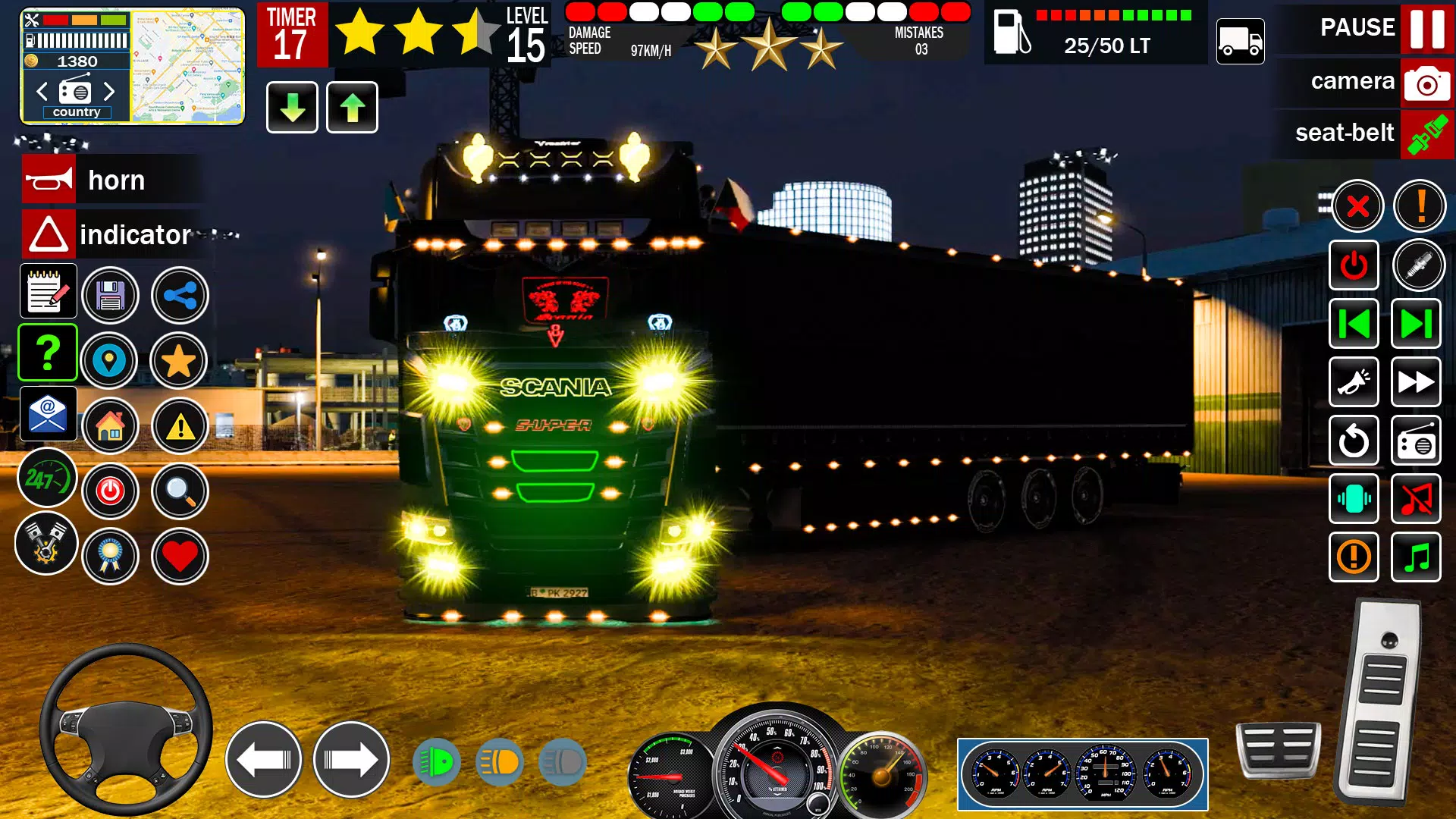The image size is (1456, 819).
Task: Steer left with the left arrow button
Action: pos(263,759)
